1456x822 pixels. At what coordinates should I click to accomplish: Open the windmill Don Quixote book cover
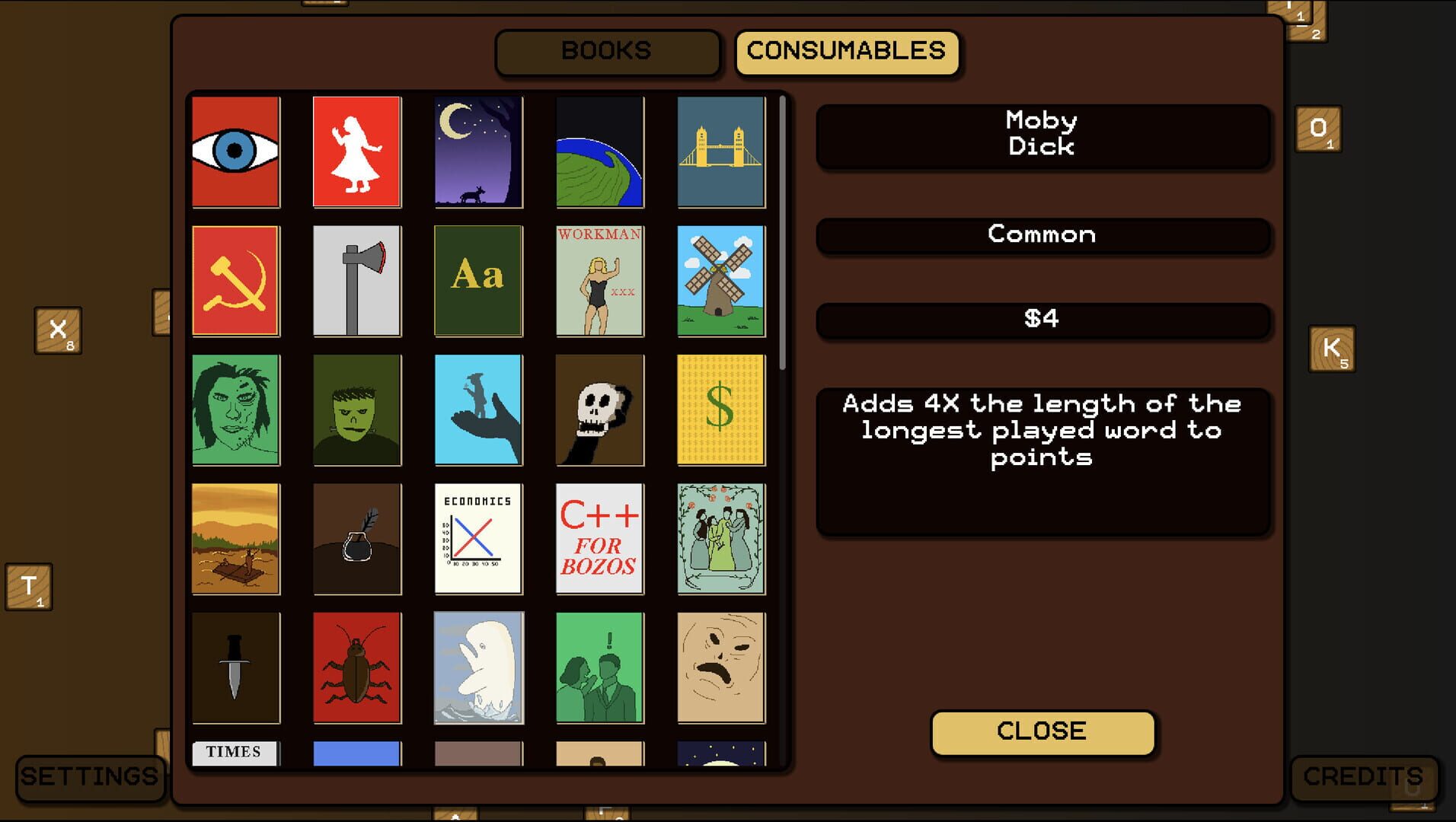point(720,280)
